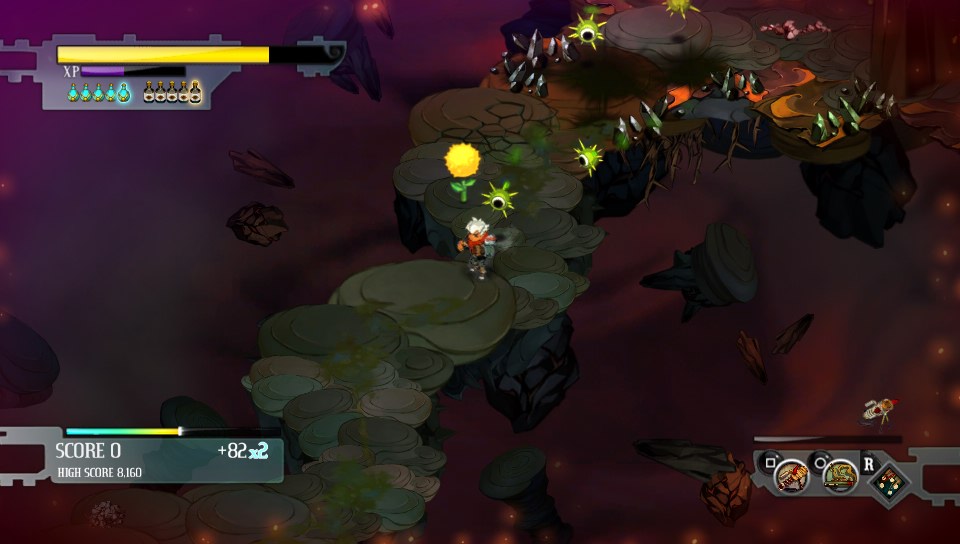Select the hammer weapon icon
The width and height of the screenshot is (960, 544).
792,476
